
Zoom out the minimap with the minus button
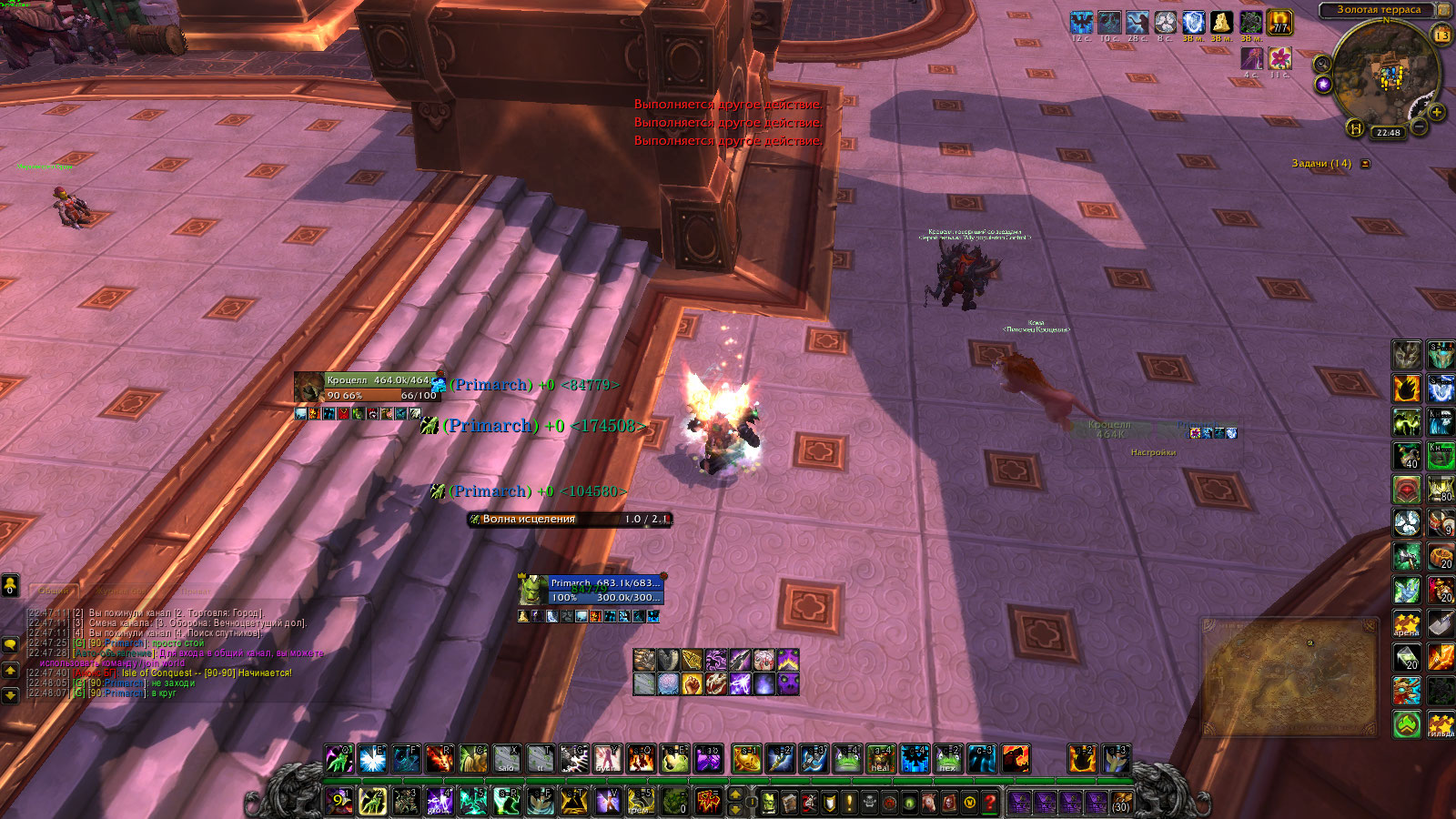(x=1420, y=127)
